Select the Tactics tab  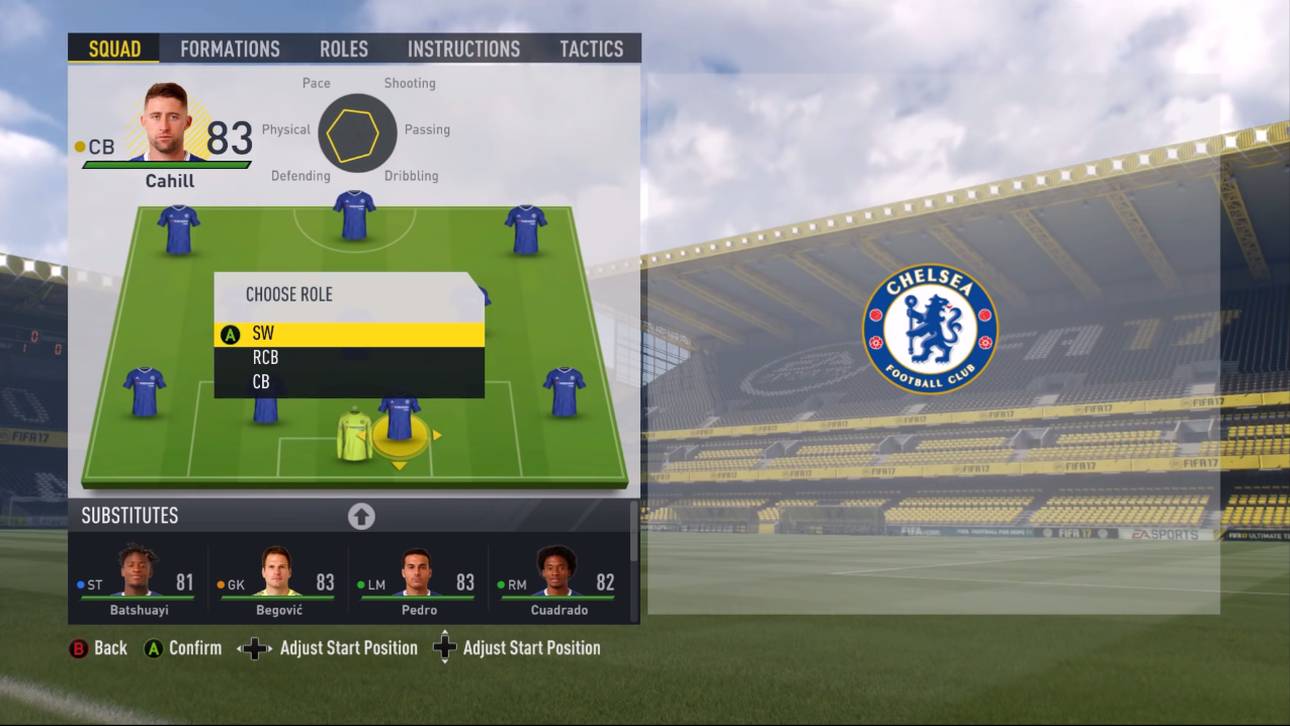click(591, 49)
